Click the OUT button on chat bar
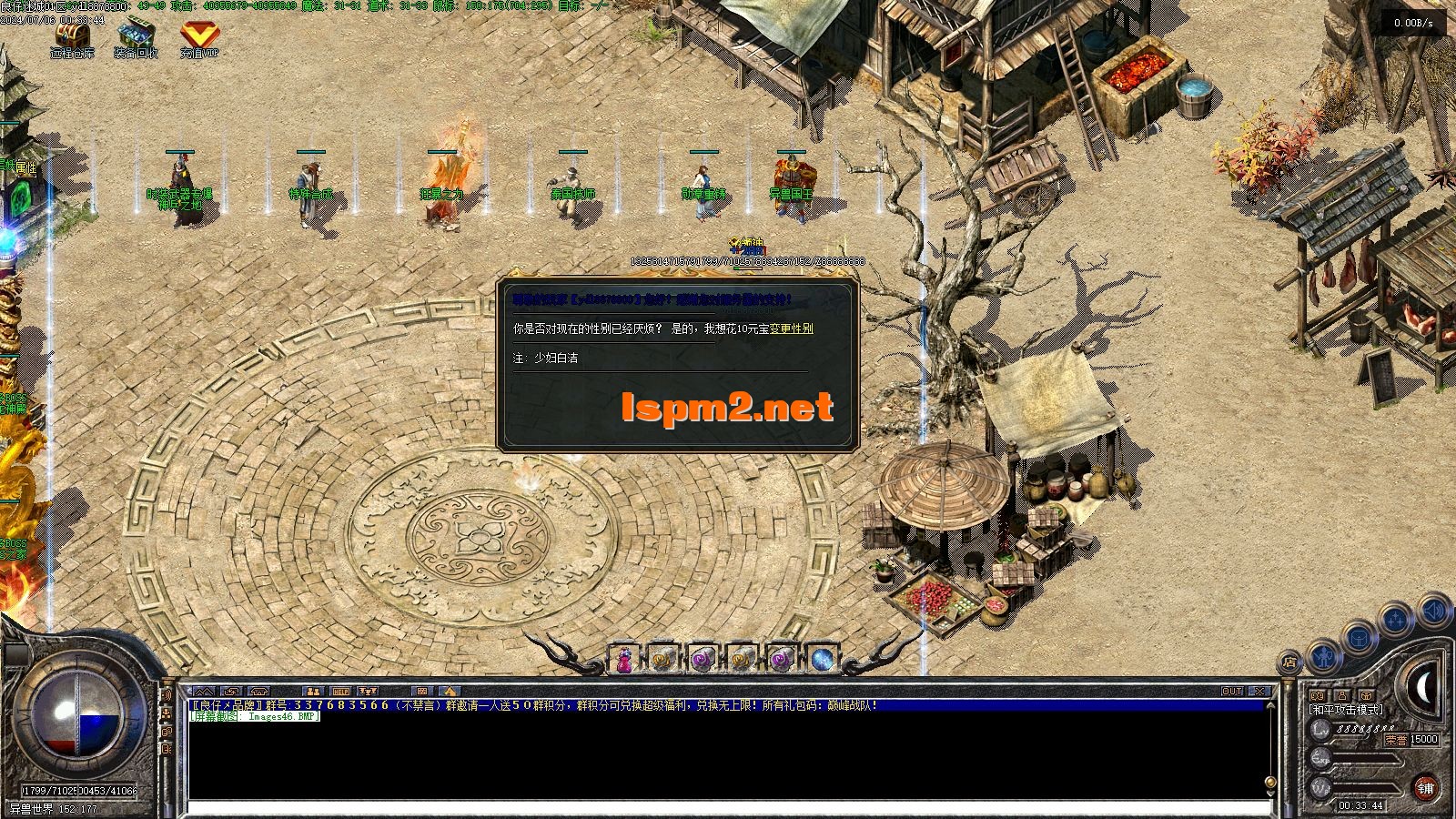 [x=1232, y=692]
